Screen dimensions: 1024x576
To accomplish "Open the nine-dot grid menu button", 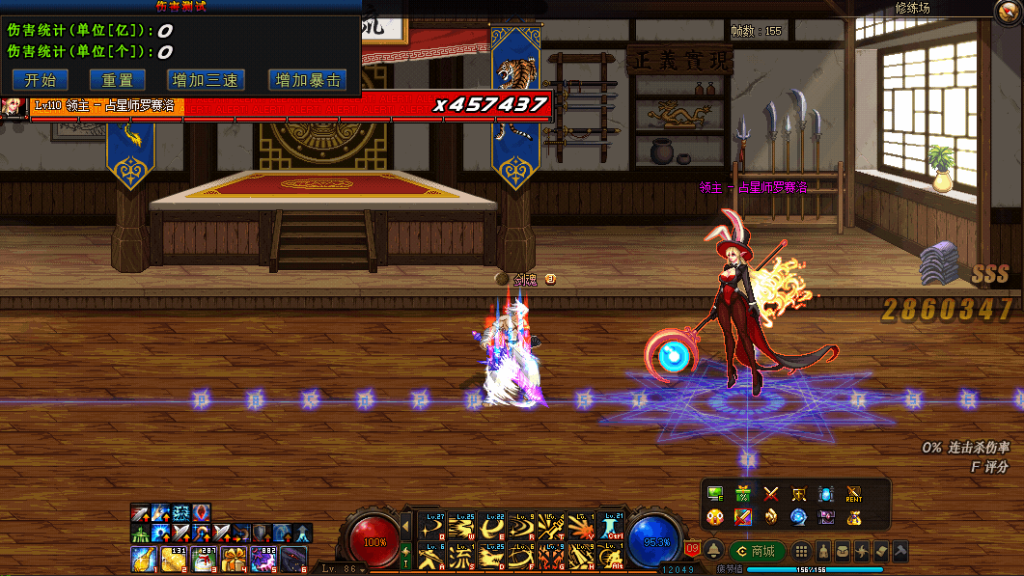I will tap(801, 551).
